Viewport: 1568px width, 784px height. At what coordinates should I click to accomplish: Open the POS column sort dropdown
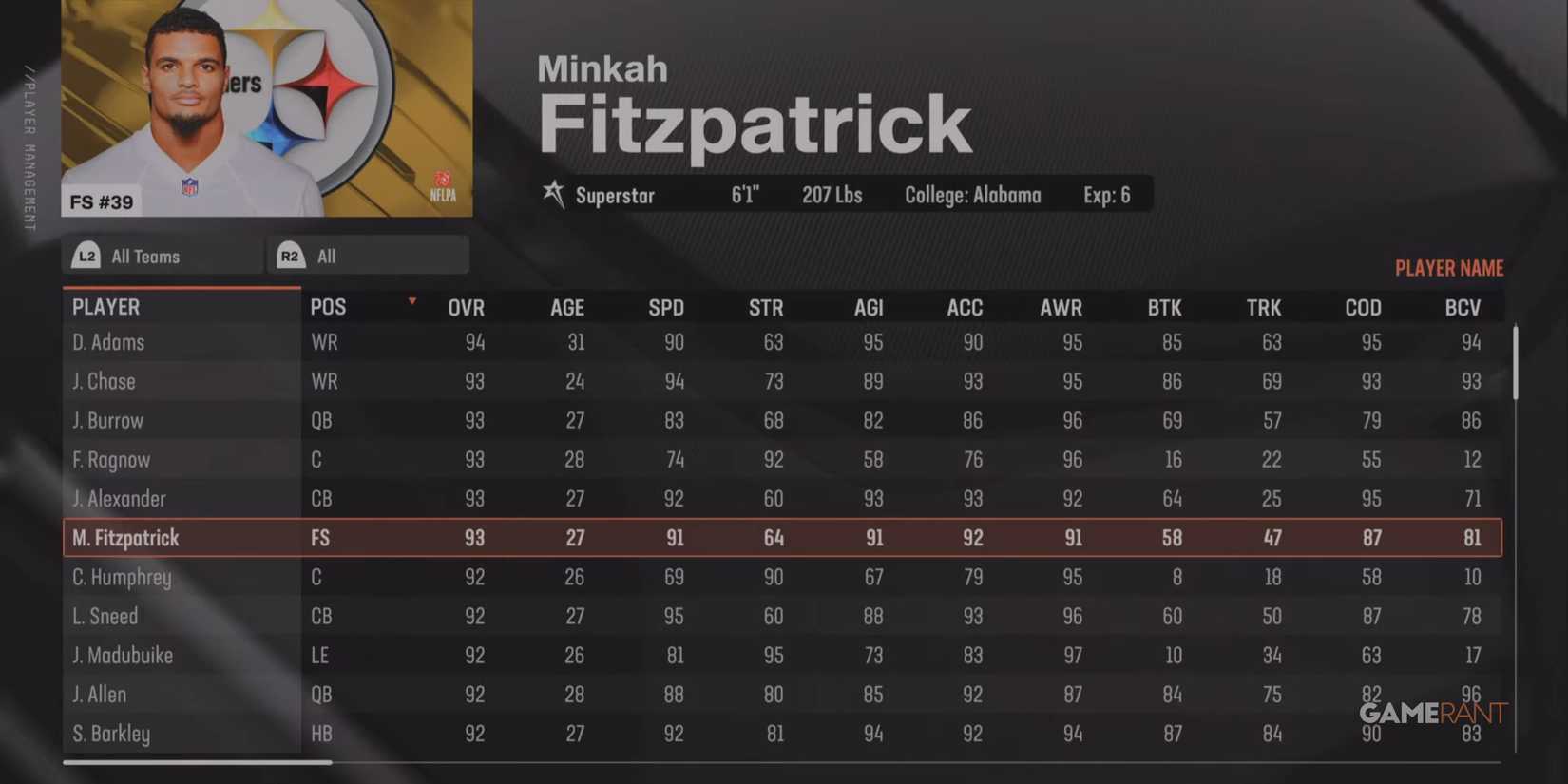coord(411,300)
